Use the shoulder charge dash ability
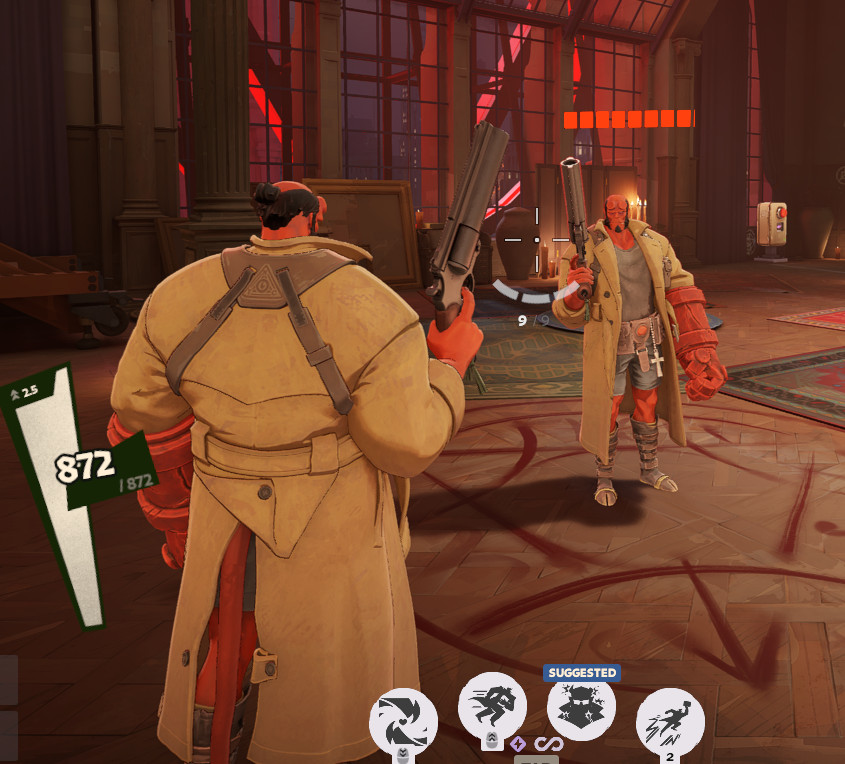Screen dimensions: 845x764 [492, 707]
